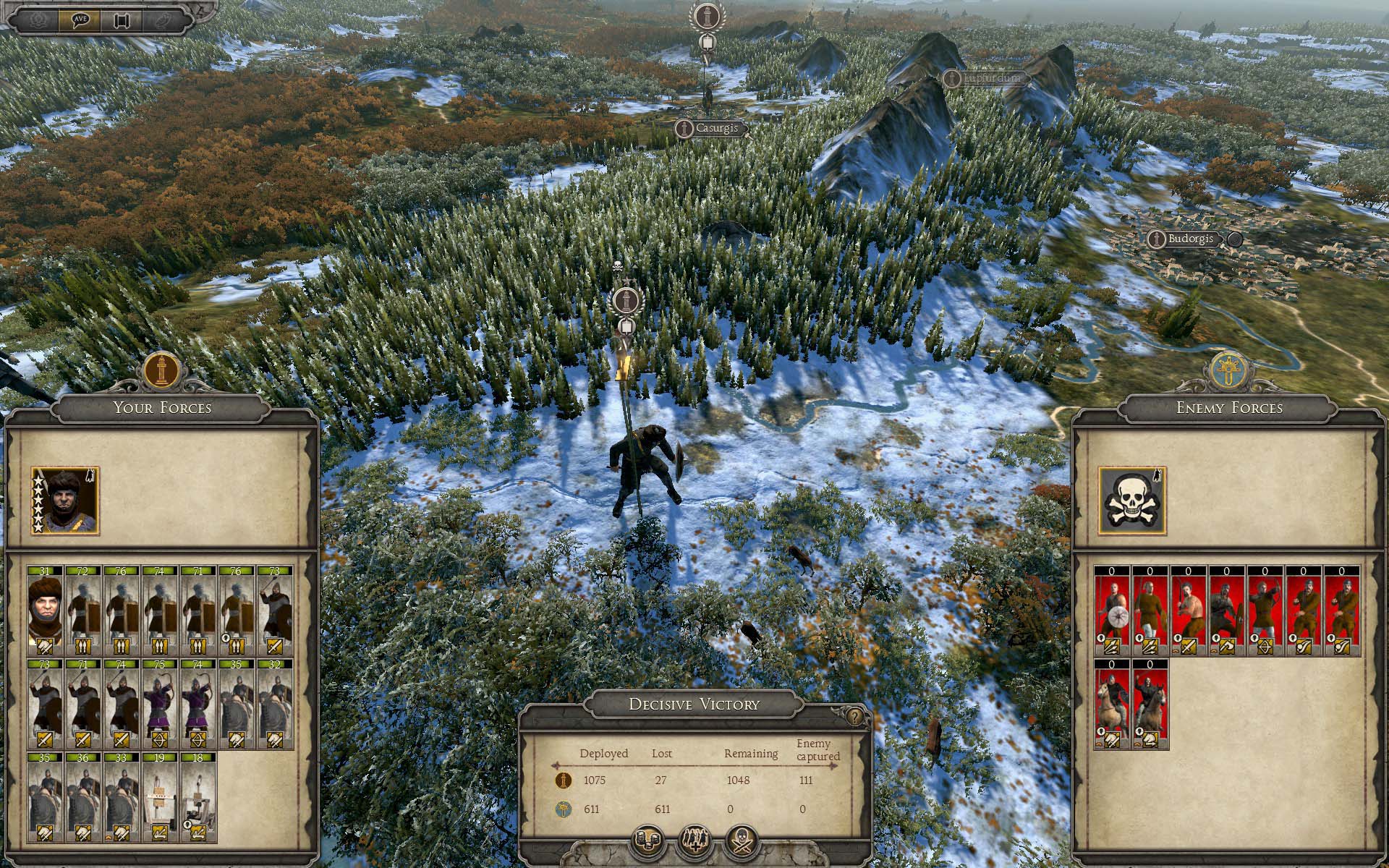Select the enemy skull-and-crossbones general portrait
Screen dimensions: 1389x868
[x=1132, y=501]
